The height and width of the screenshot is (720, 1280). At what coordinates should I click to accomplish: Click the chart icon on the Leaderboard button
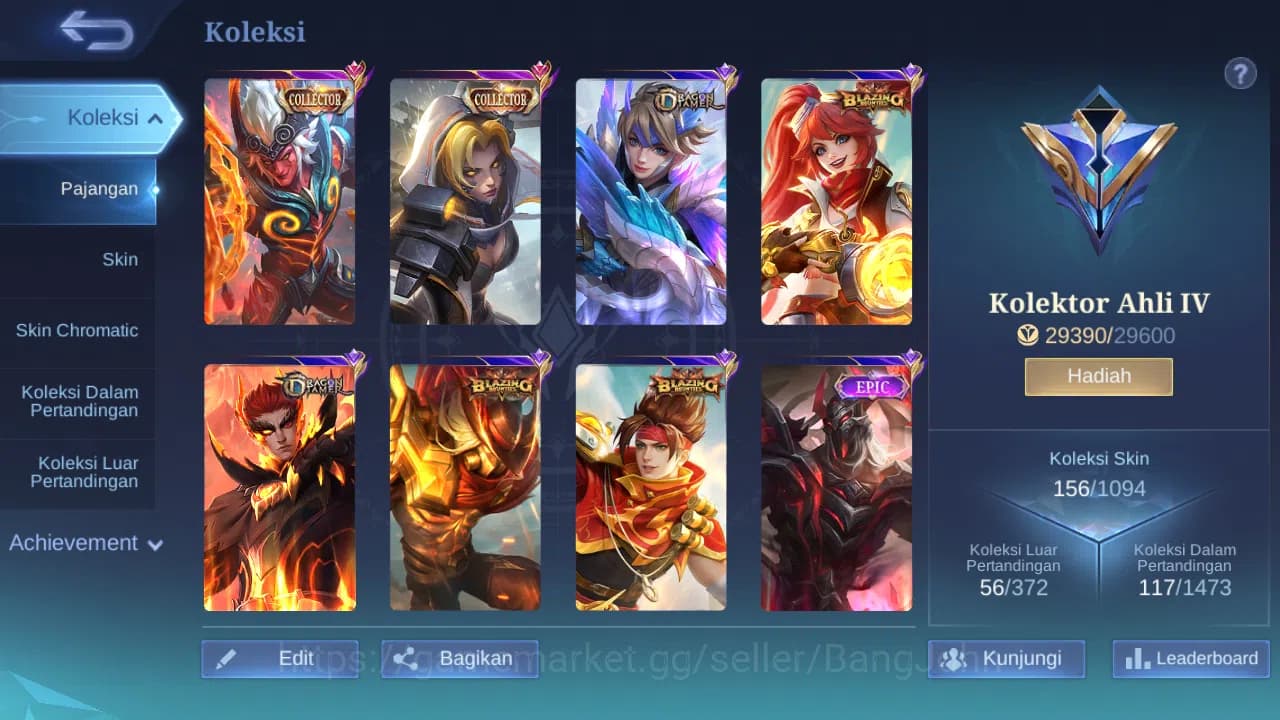pyautogui.click(x=1136, y=659)
